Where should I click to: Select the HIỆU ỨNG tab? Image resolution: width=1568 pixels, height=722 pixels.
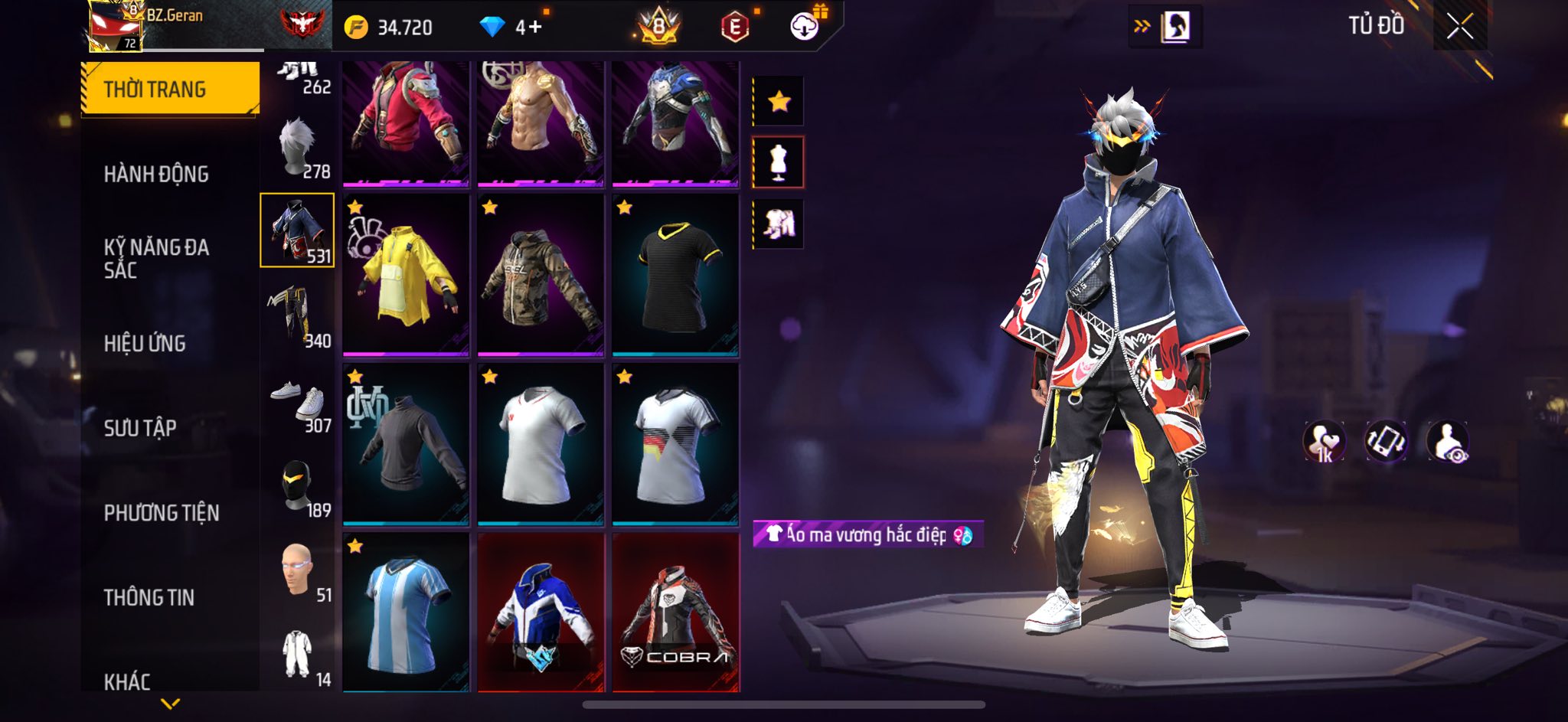(x=145, y=344)
